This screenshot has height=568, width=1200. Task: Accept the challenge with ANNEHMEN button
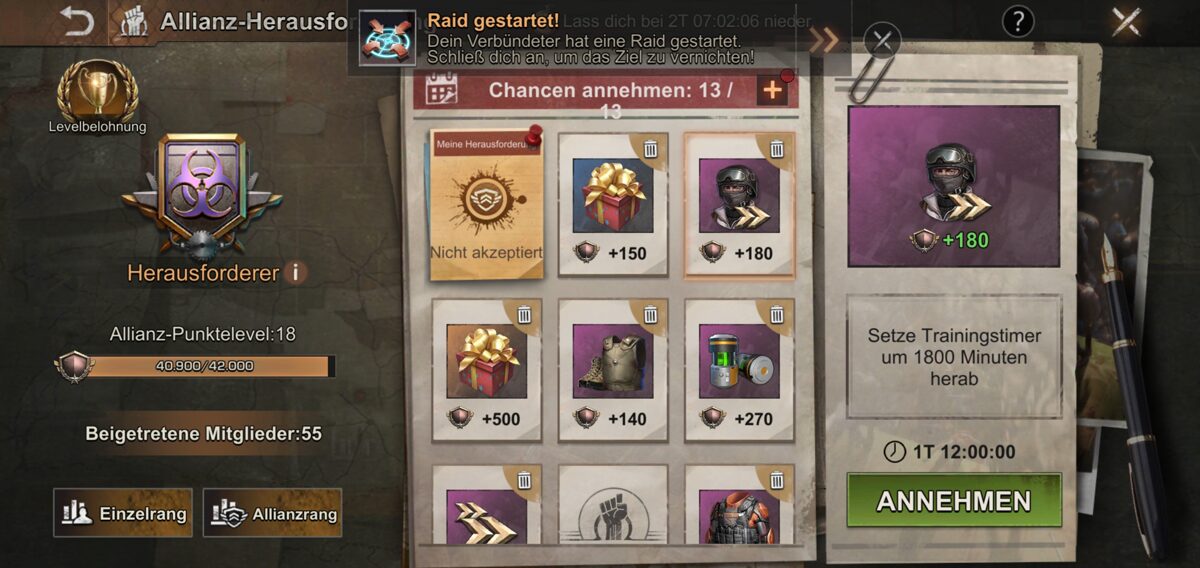point(953,501)
